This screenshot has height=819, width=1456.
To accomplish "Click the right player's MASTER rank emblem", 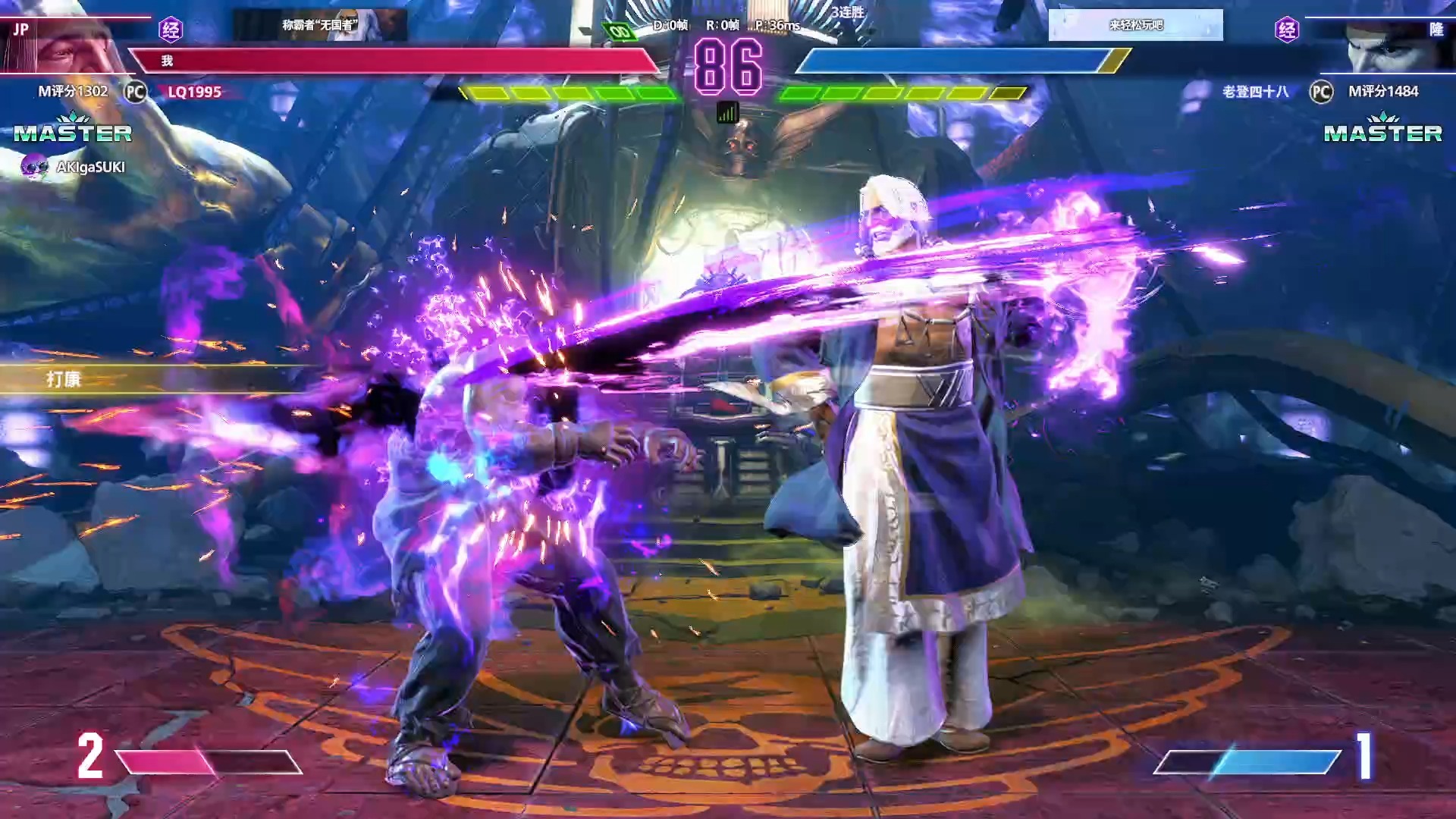I will pos(1382,130).
